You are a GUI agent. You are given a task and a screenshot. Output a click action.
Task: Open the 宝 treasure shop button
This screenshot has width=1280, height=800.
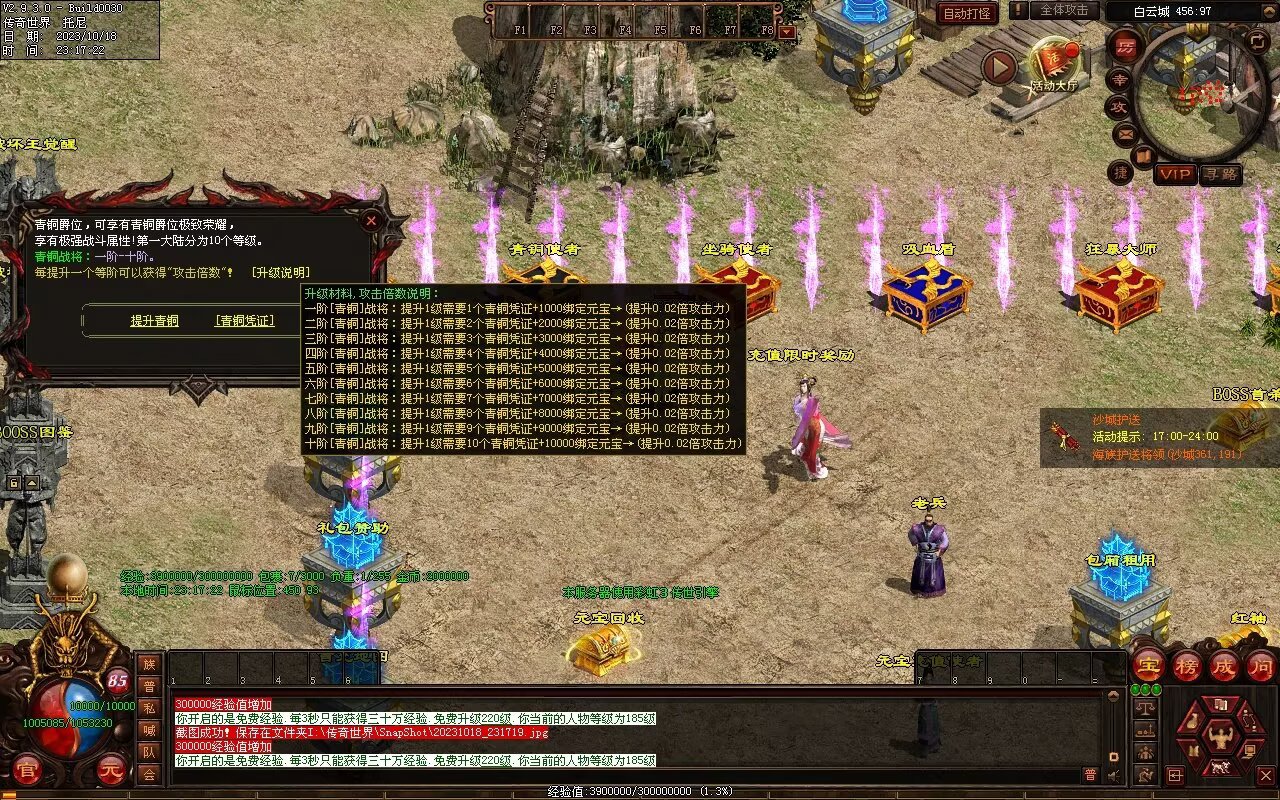1148,666
